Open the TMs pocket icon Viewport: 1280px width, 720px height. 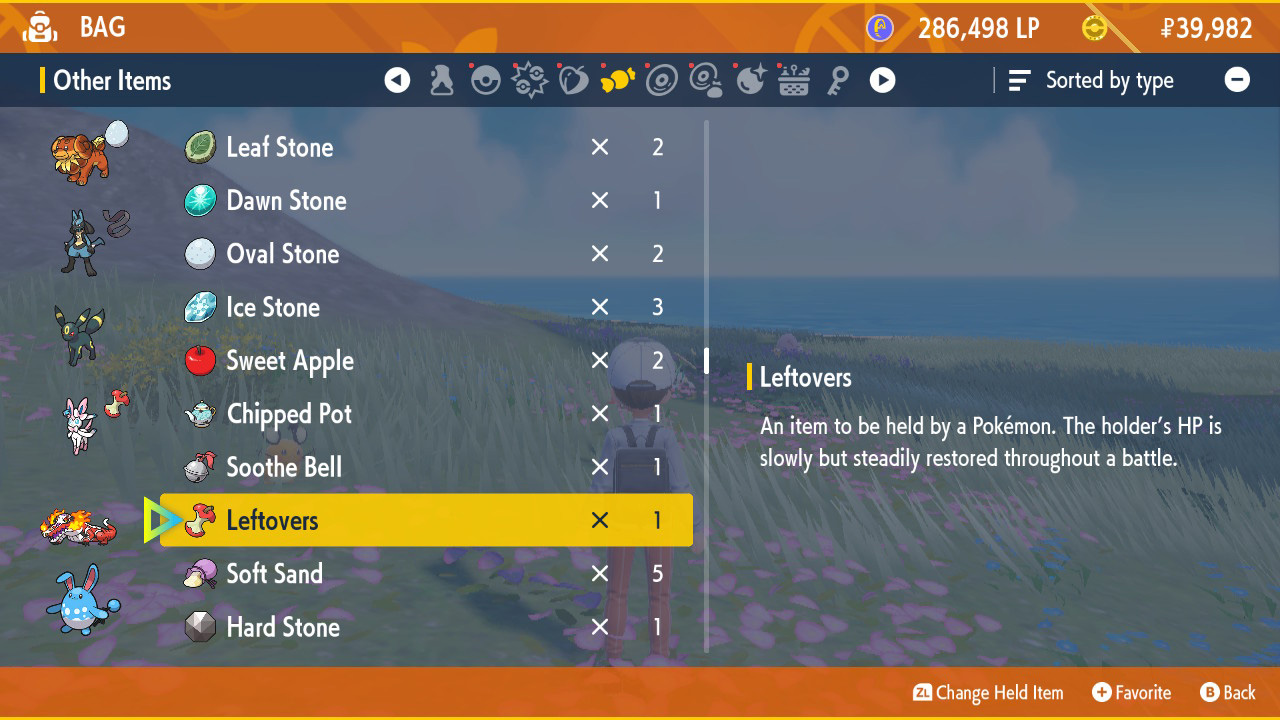click(x=660, y=80)
